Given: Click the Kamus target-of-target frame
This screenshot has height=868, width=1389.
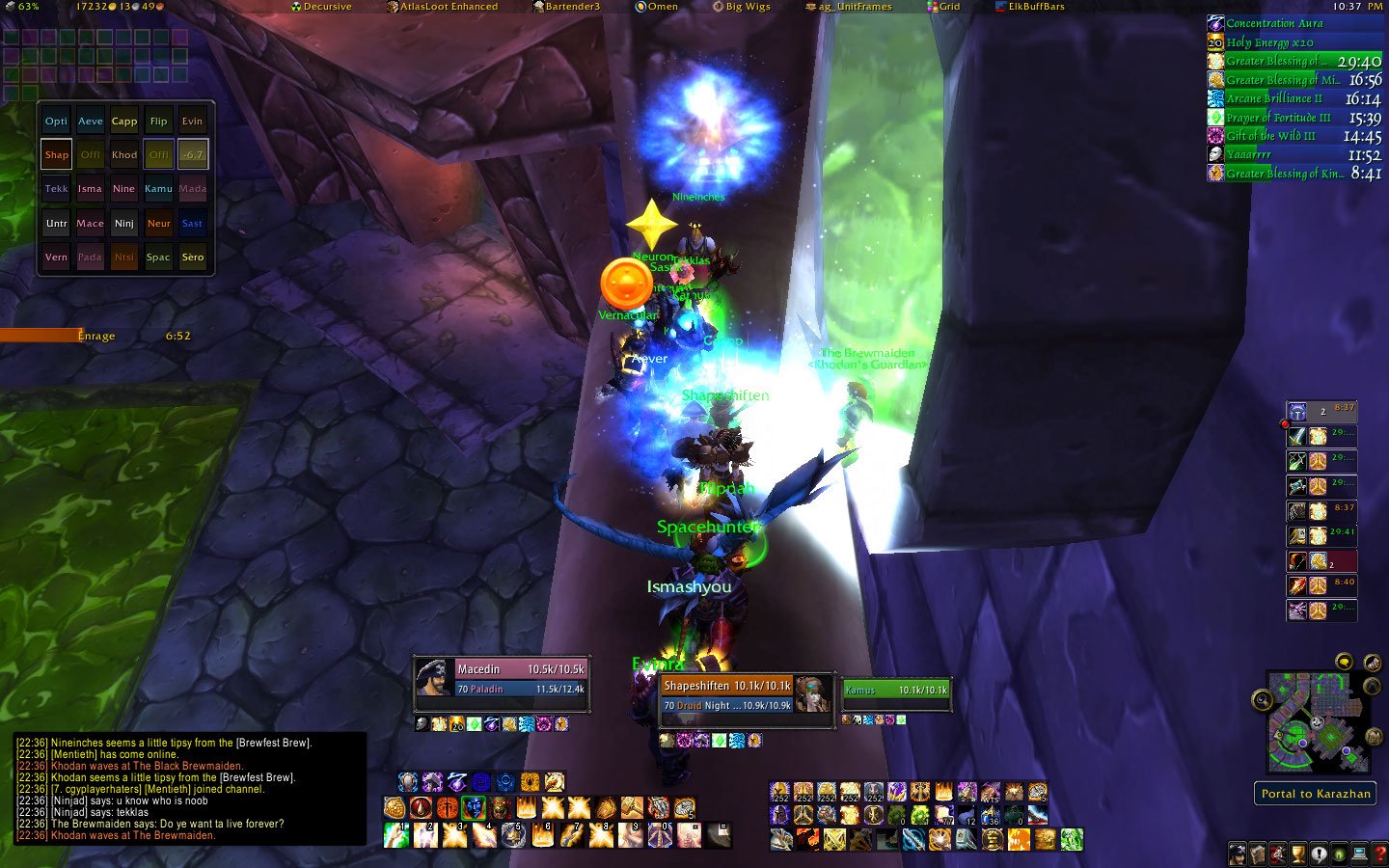Looking at the screenshot, I should [895, 691].
